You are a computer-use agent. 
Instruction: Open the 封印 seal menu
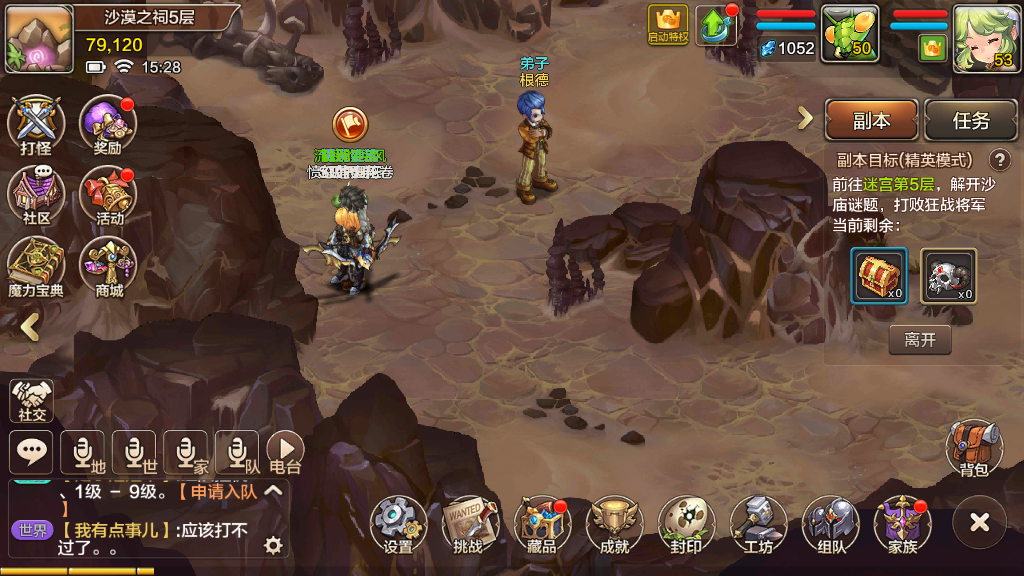tap(686, 523)
